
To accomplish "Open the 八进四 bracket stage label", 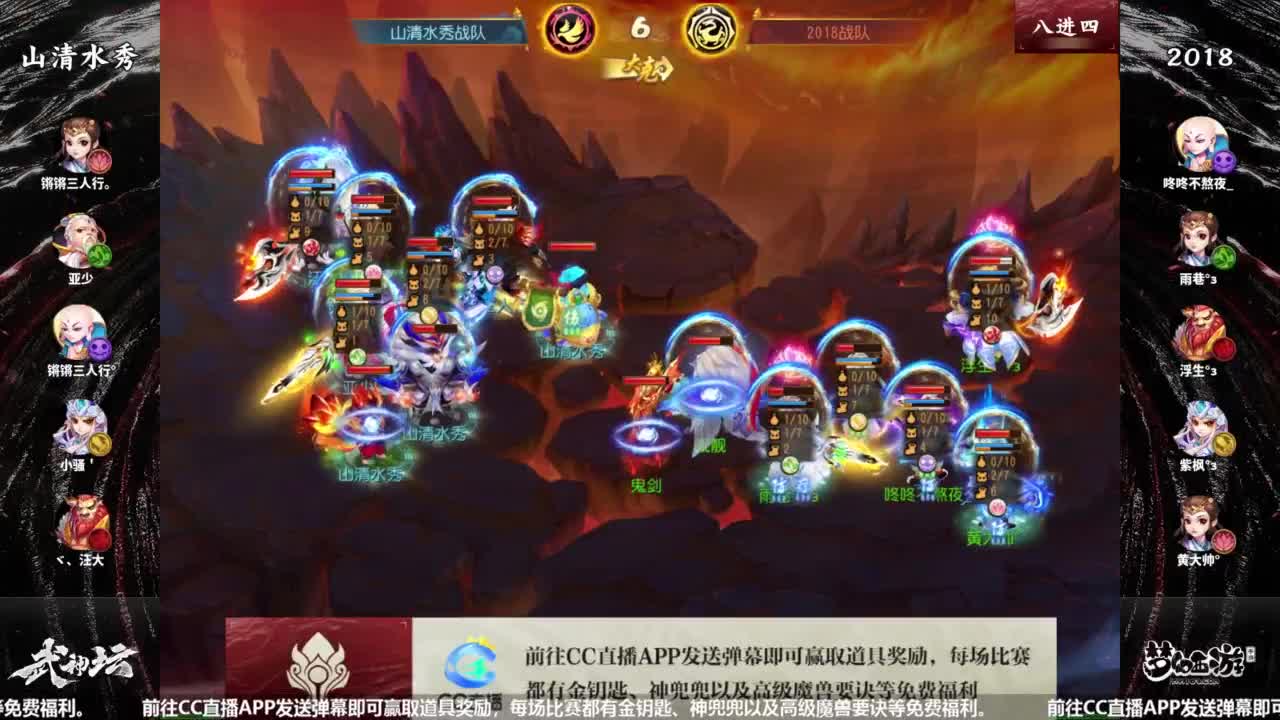I will coord(1067,28).
